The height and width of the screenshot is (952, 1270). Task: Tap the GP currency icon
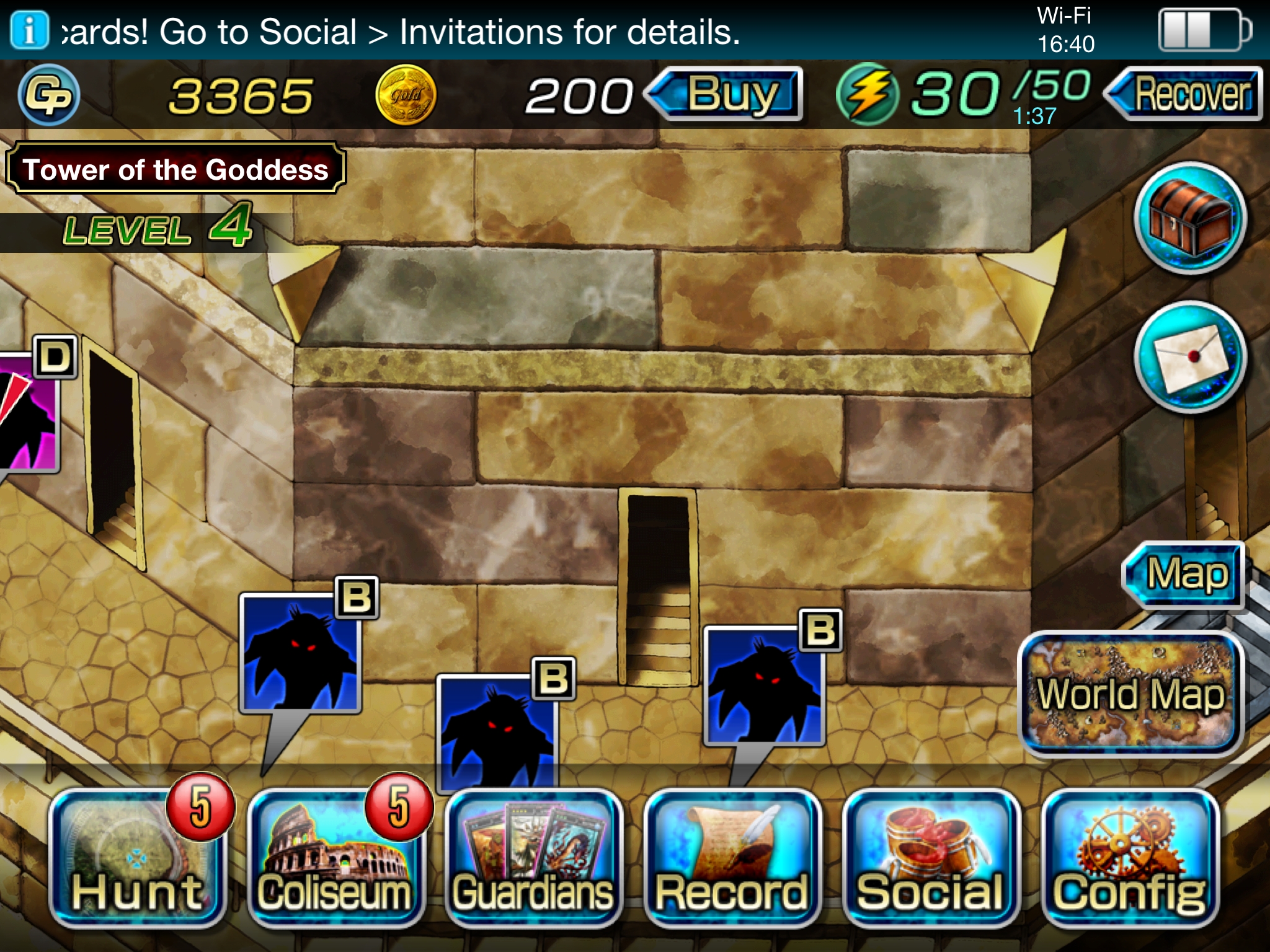pos(48,95)
